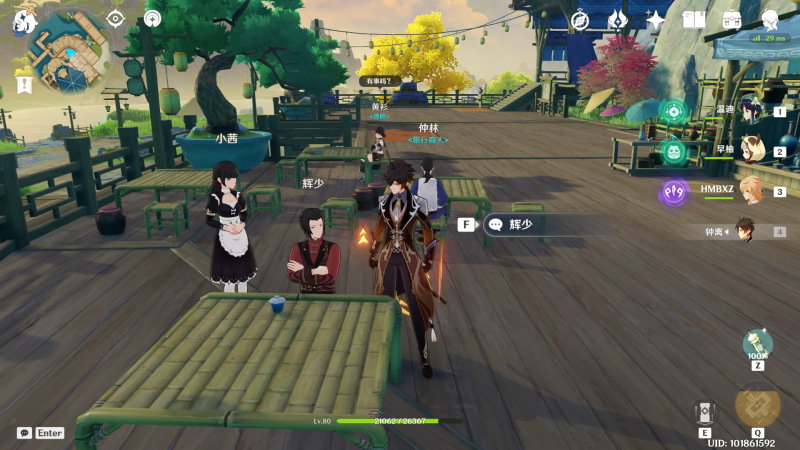Open the Paimon menu icon
Screen dimensions: 800x450
click(x=24, y=20)
